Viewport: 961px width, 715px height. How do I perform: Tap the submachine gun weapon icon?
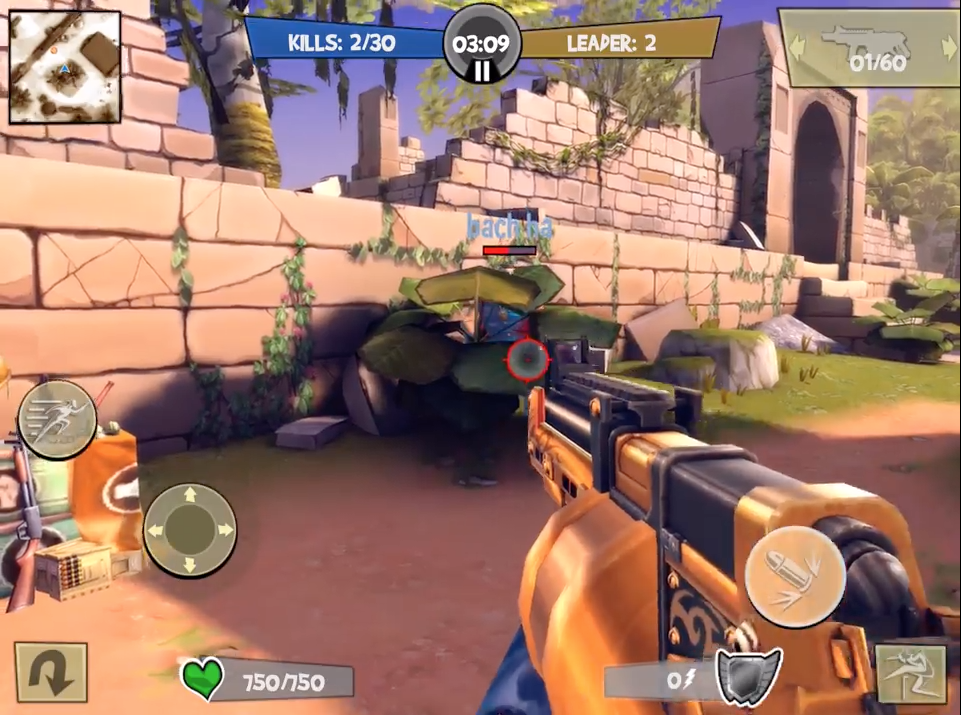(x=864, y=40)
